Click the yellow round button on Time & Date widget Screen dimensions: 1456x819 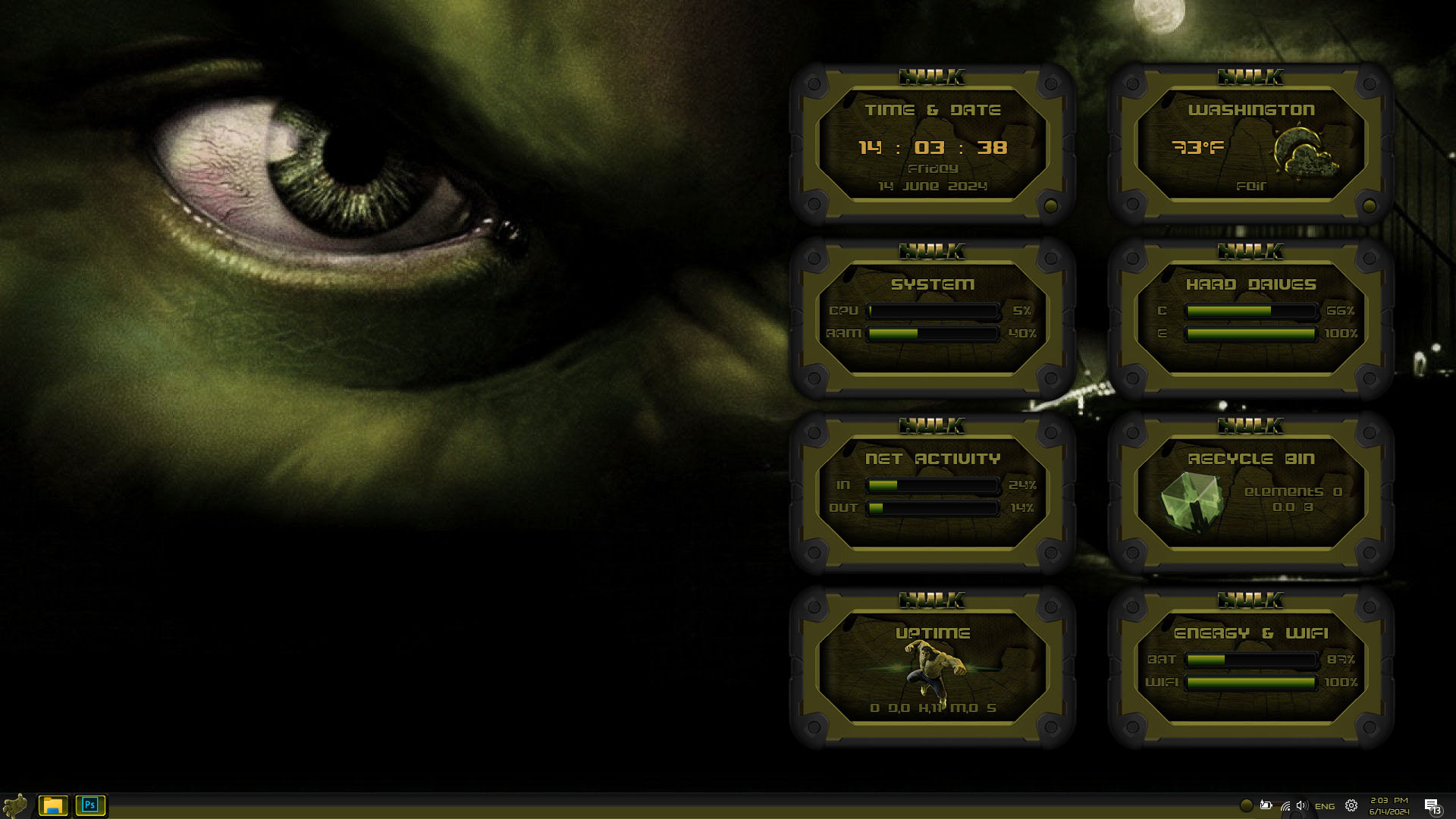1051,206
